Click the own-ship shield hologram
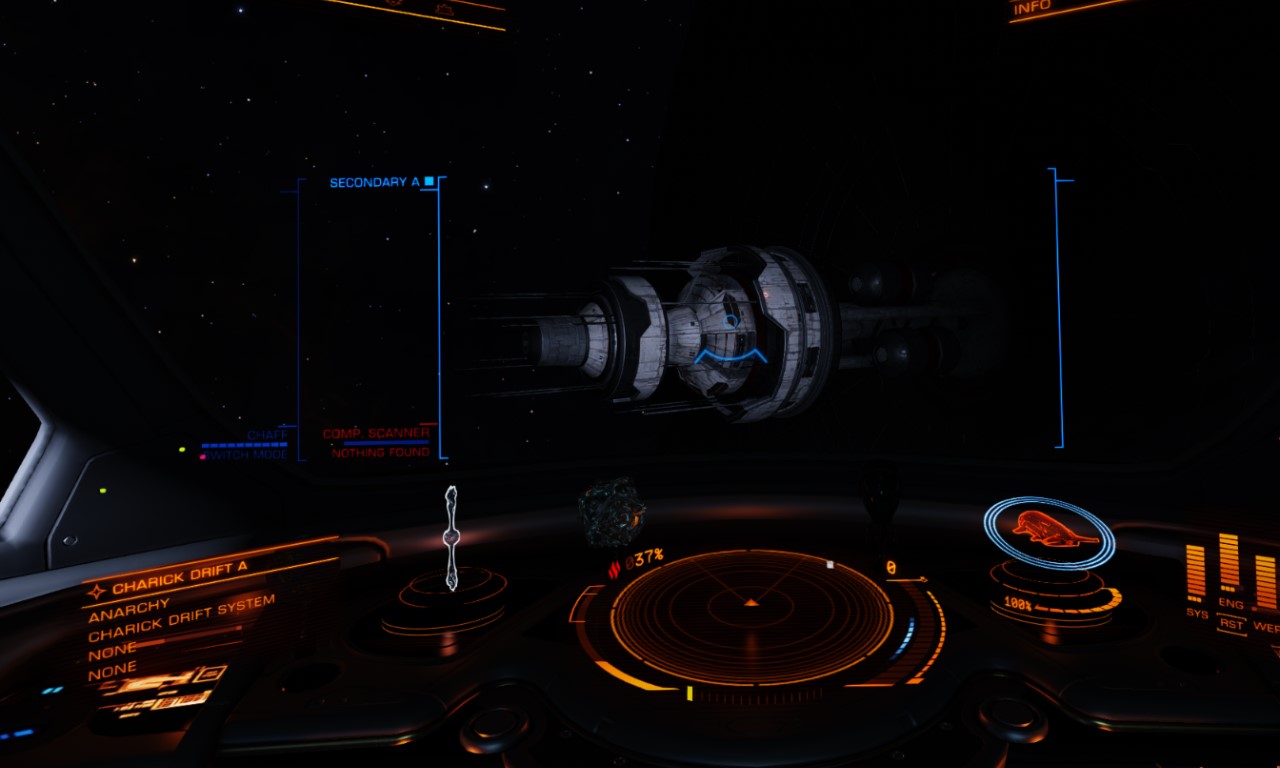Screen dimensions: 1280x768 point(1048,528)
